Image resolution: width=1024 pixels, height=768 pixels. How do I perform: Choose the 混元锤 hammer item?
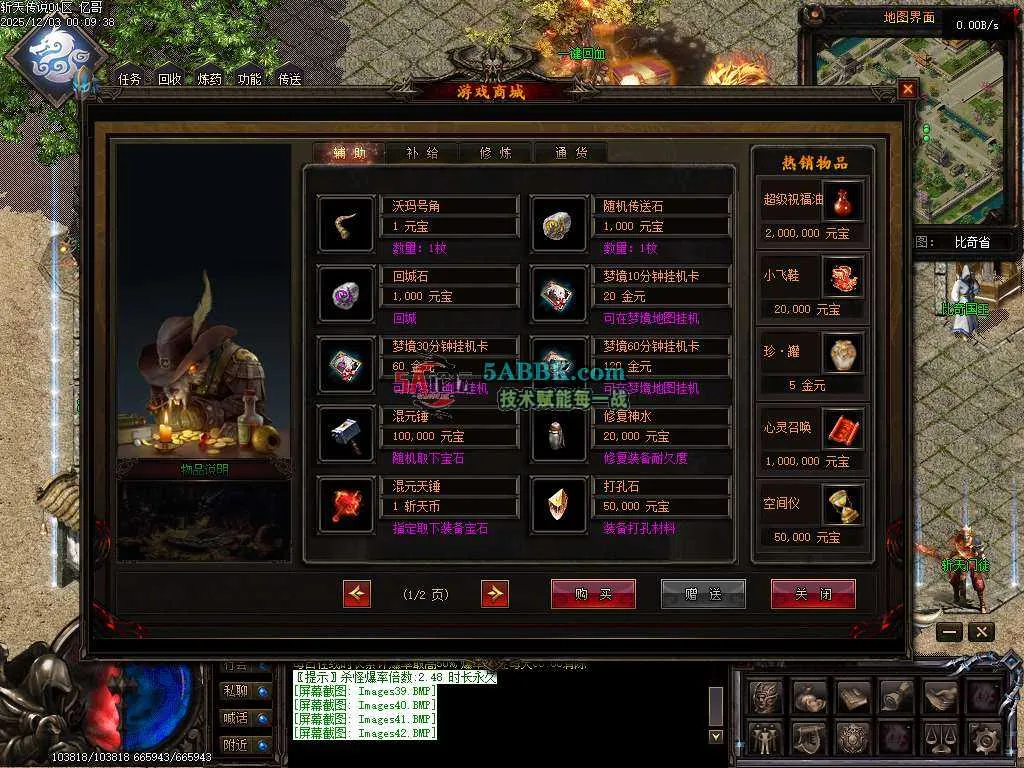[x=346, y=434]
